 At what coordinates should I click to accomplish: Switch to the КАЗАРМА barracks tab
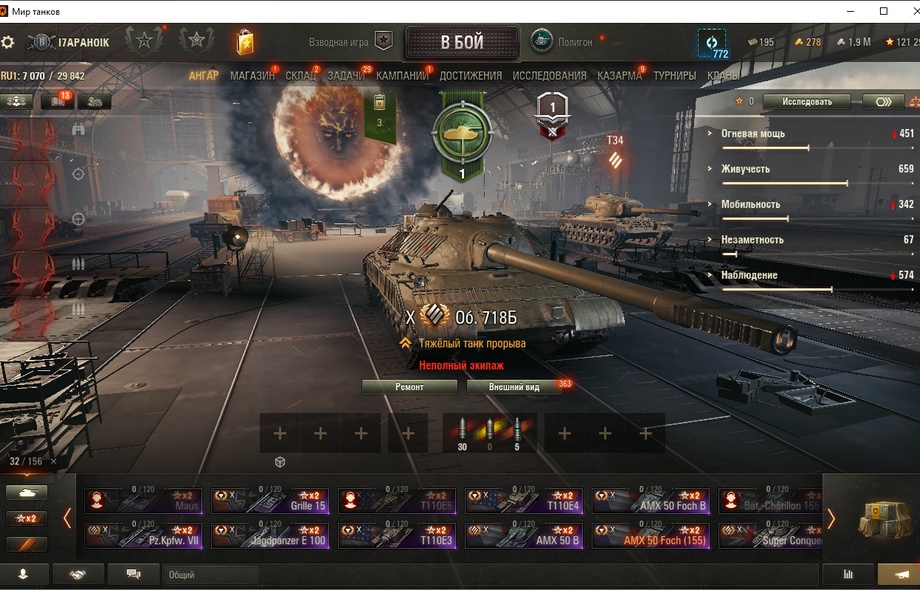pos(620,76)
